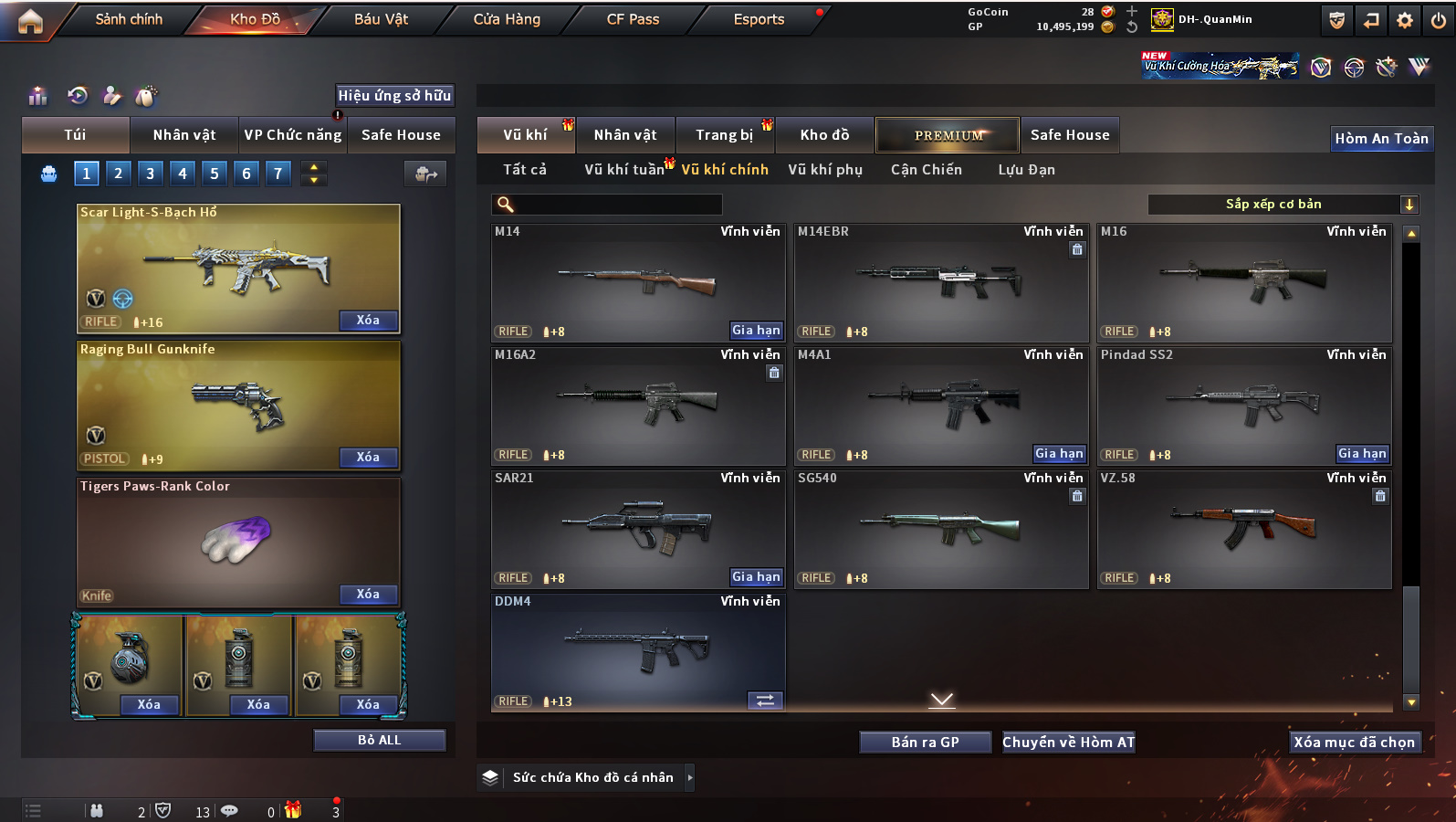Extend the SAR21 with Gia hạn
The image size is (1456, 822).
click(756, 577)
